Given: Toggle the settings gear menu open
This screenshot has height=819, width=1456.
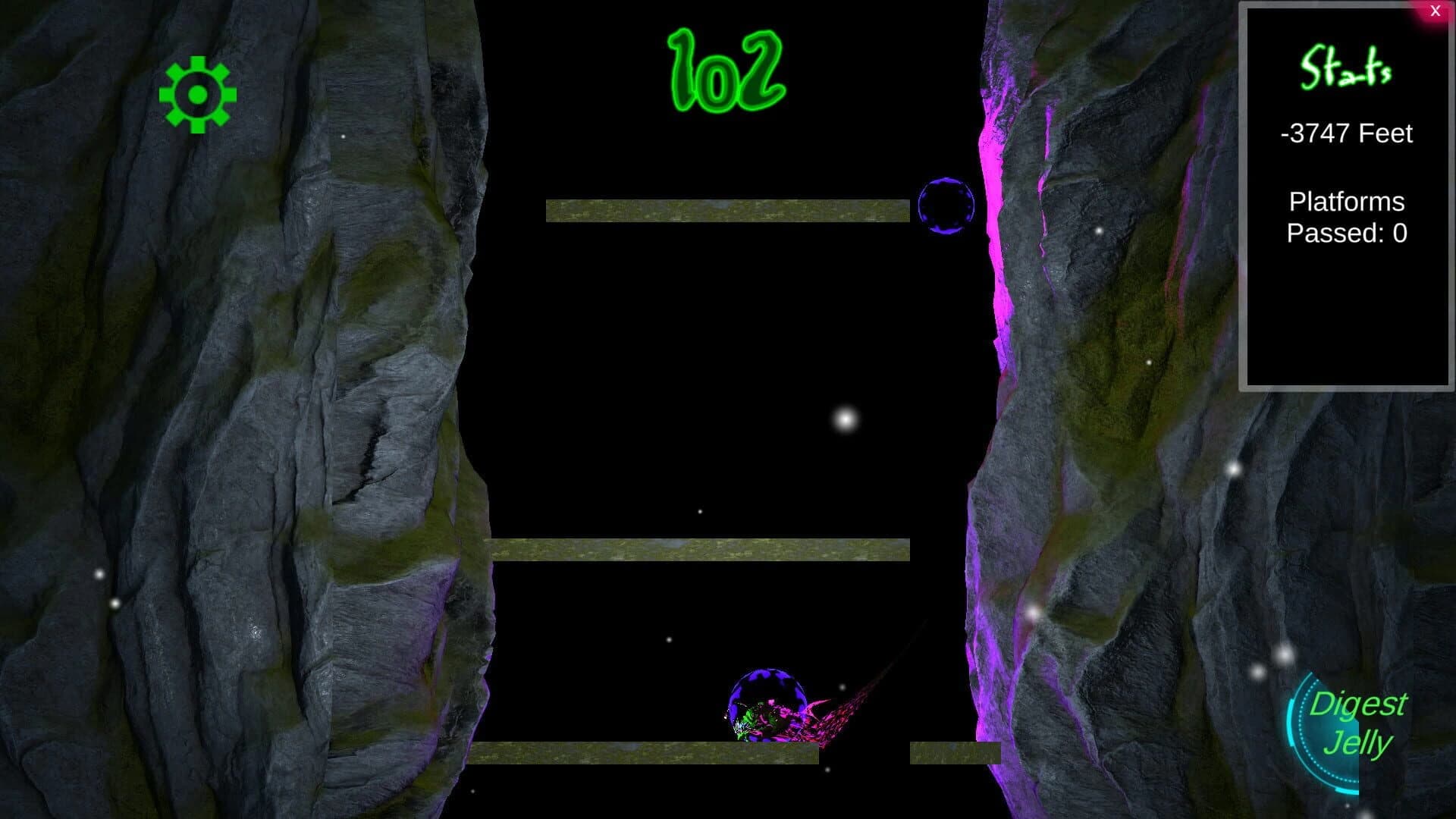Looking at the screenshot, I should click(197, 93).
